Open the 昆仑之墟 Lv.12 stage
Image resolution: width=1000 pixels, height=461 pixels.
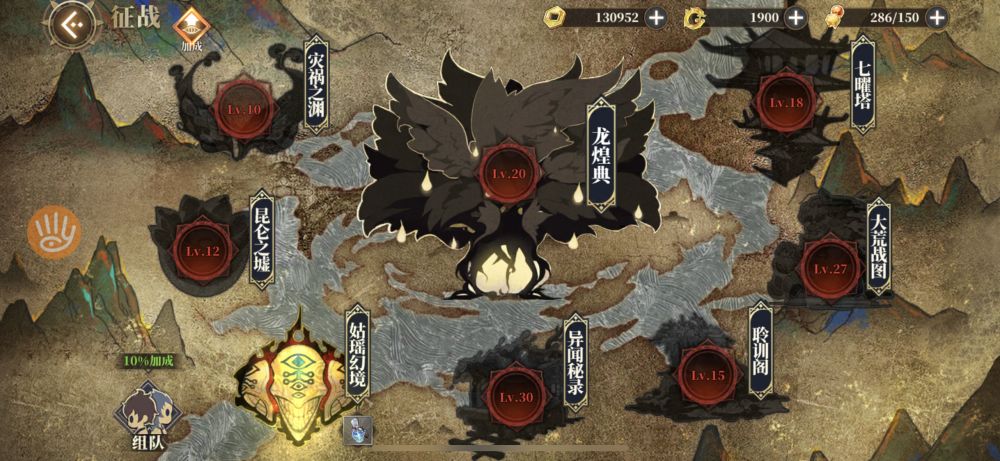196,250
